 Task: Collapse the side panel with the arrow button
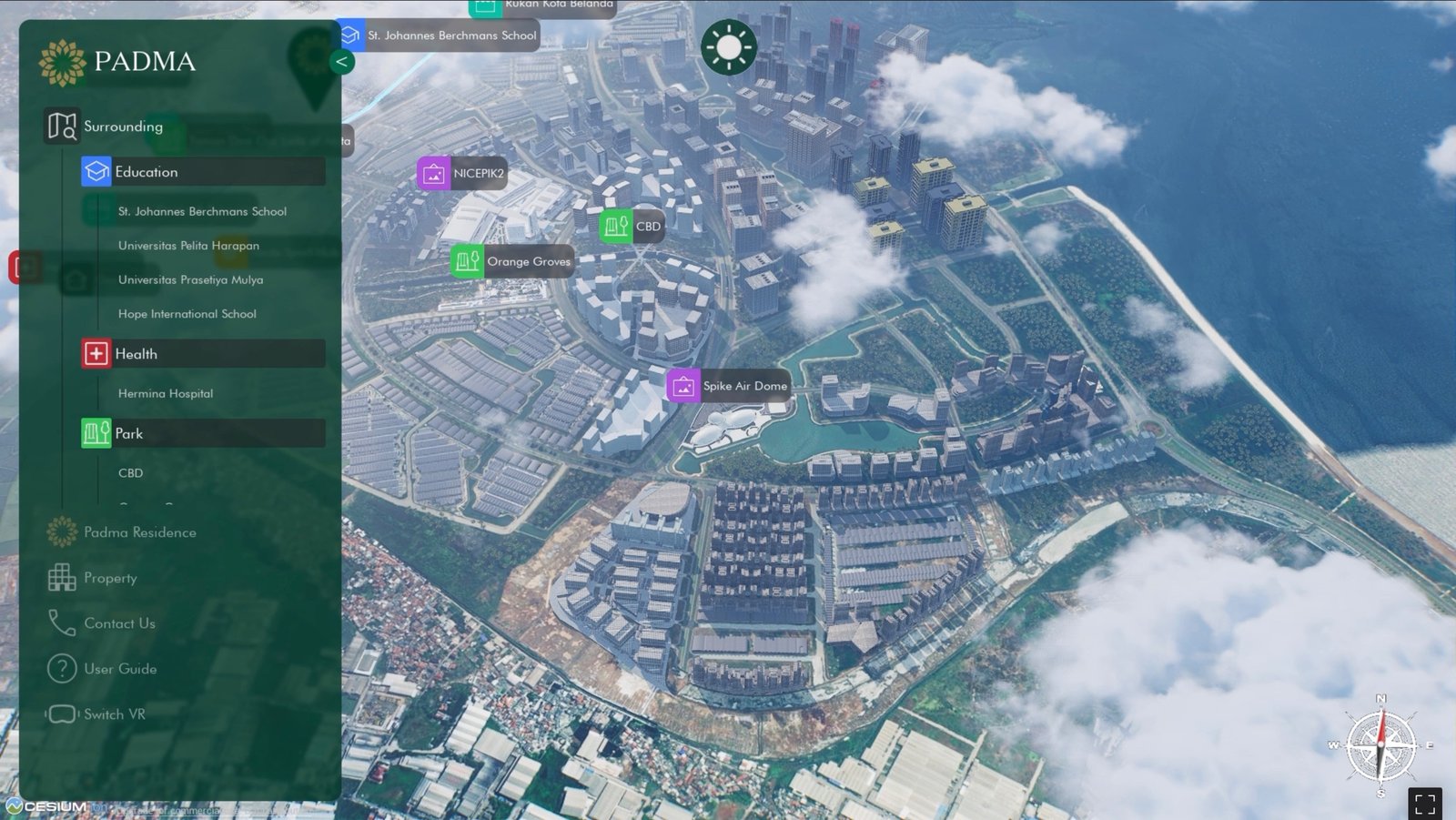(341, 62)
